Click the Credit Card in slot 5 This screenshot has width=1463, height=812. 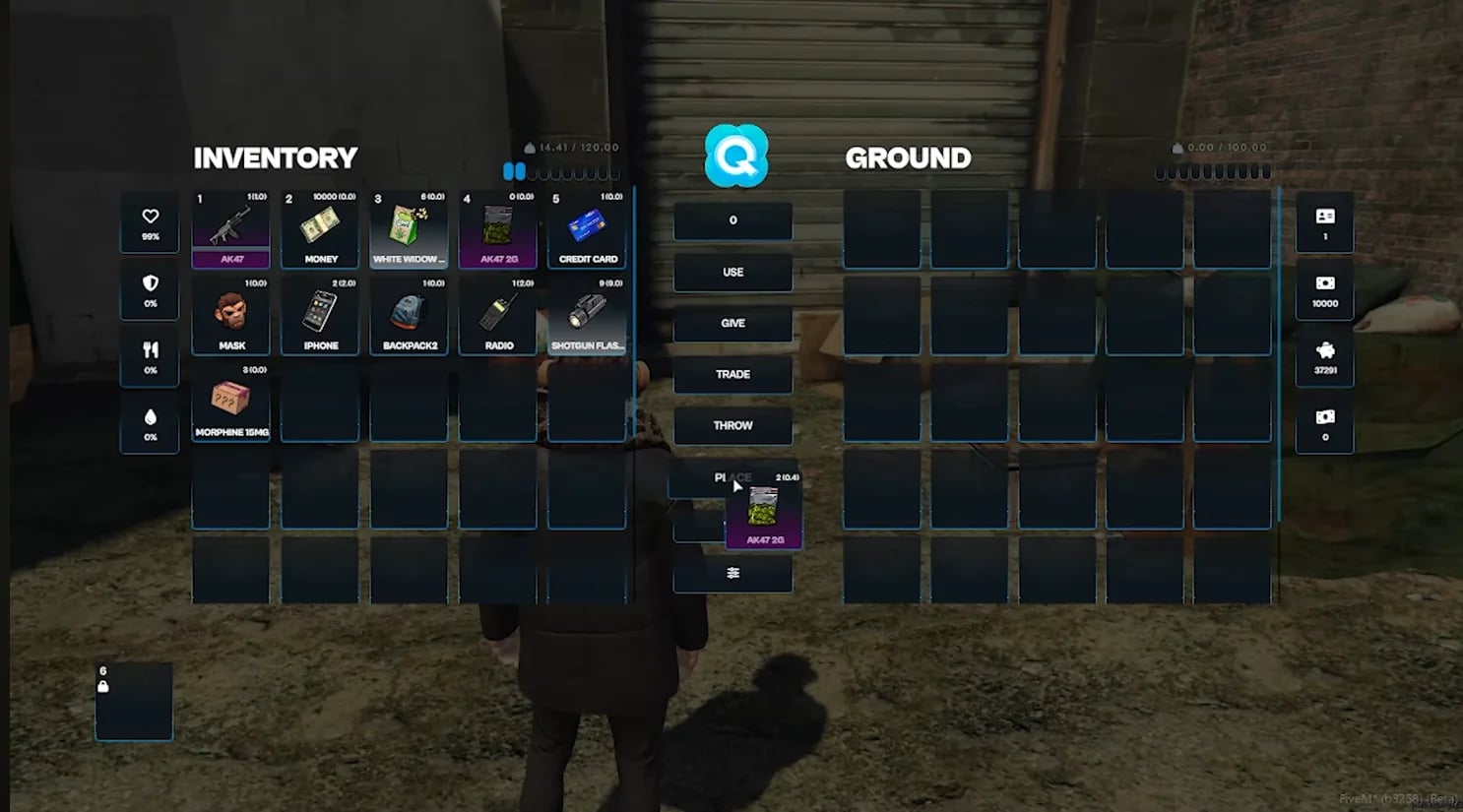point(588,226)
